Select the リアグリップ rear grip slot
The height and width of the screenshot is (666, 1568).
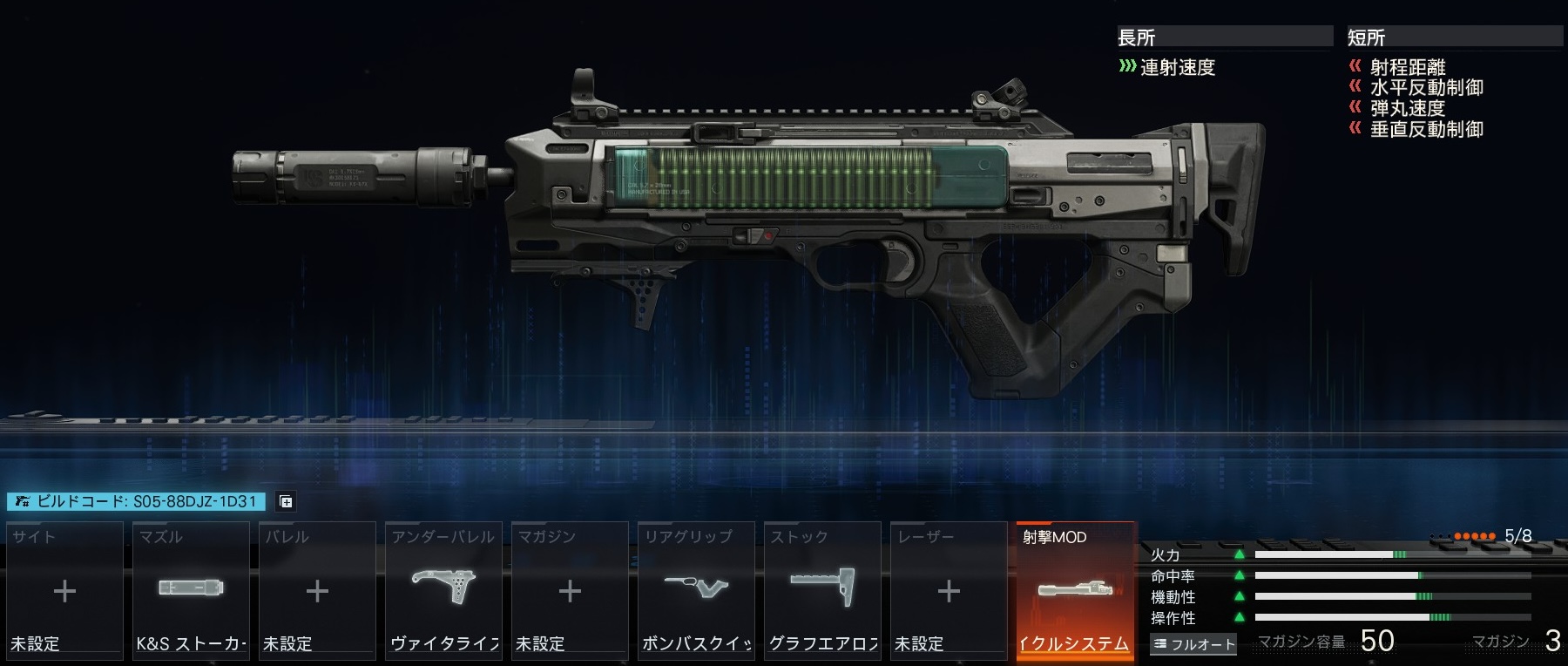pyautogui.click(x=696, y=590)
